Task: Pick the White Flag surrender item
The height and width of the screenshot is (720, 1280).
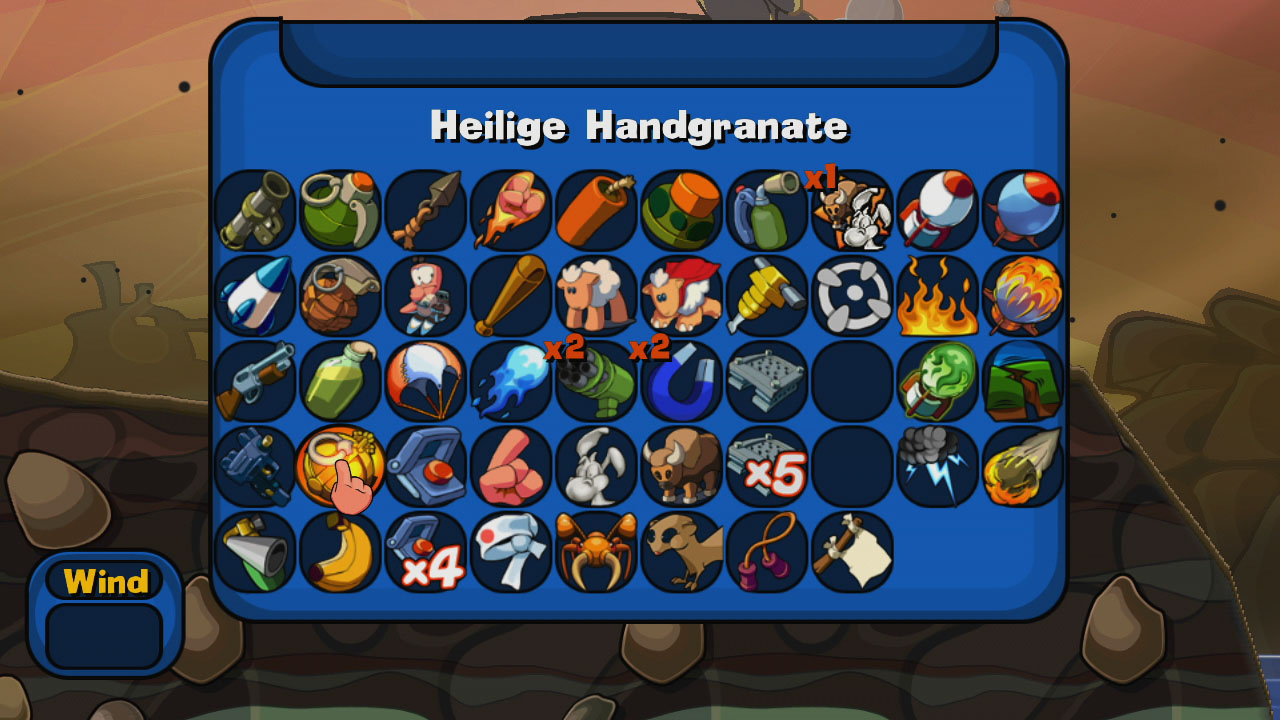Action: (x=853, y=550)
